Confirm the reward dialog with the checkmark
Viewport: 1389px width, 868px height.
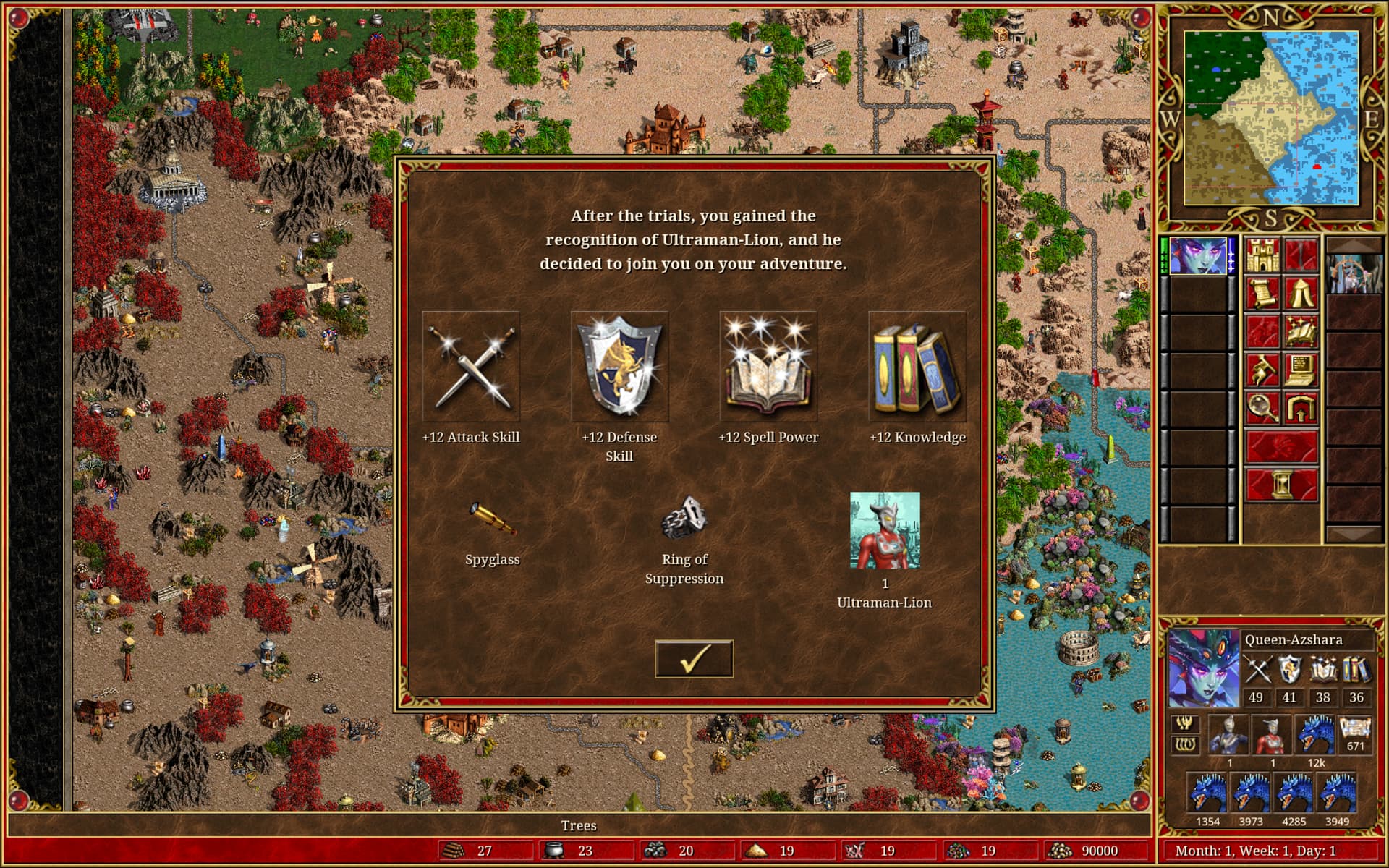pos(694,659)
